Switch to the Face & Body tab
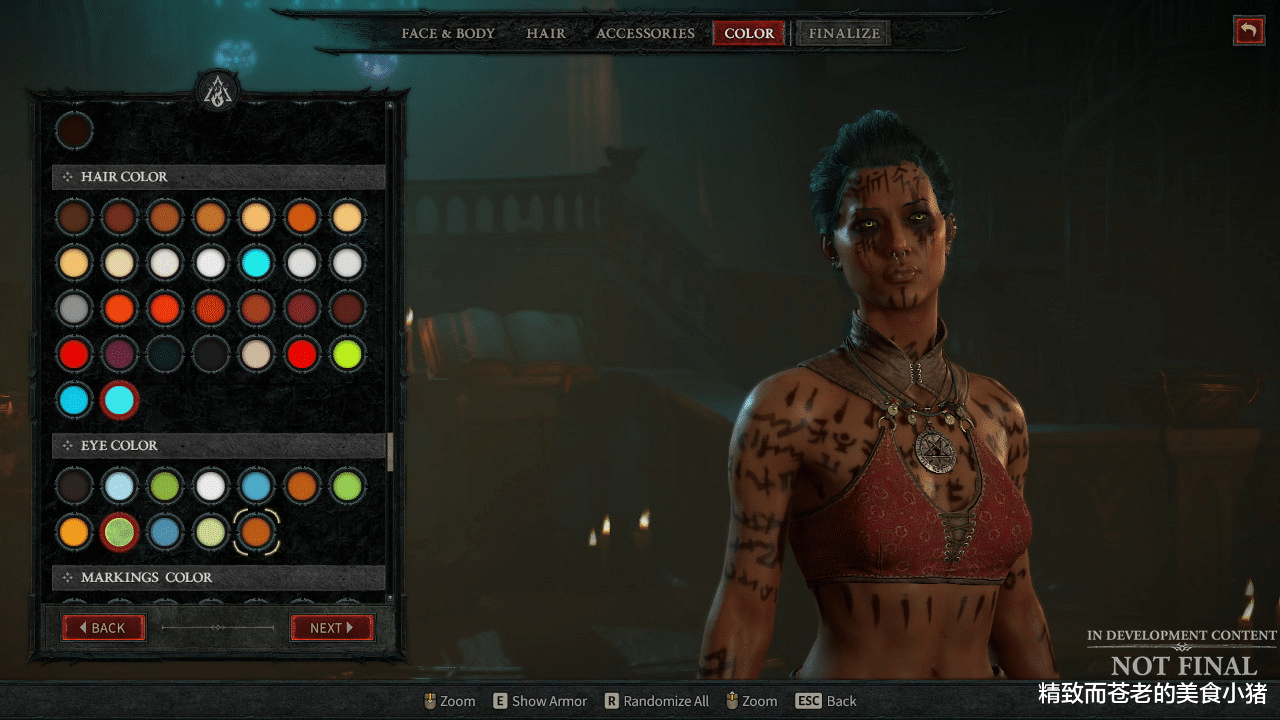This screenshot has height=720, width=1280. point(448,33)
